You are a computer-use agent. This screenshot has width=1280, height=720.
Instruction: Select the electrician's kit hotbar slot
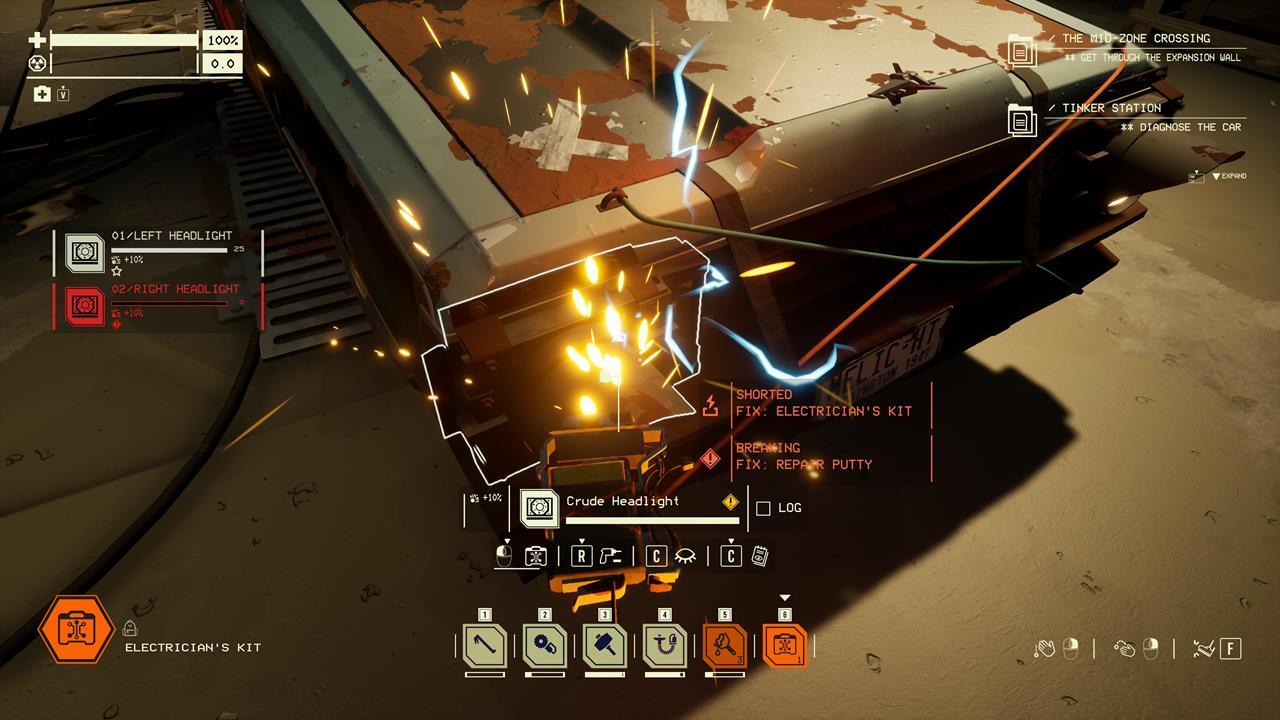(x=785, y=646)
